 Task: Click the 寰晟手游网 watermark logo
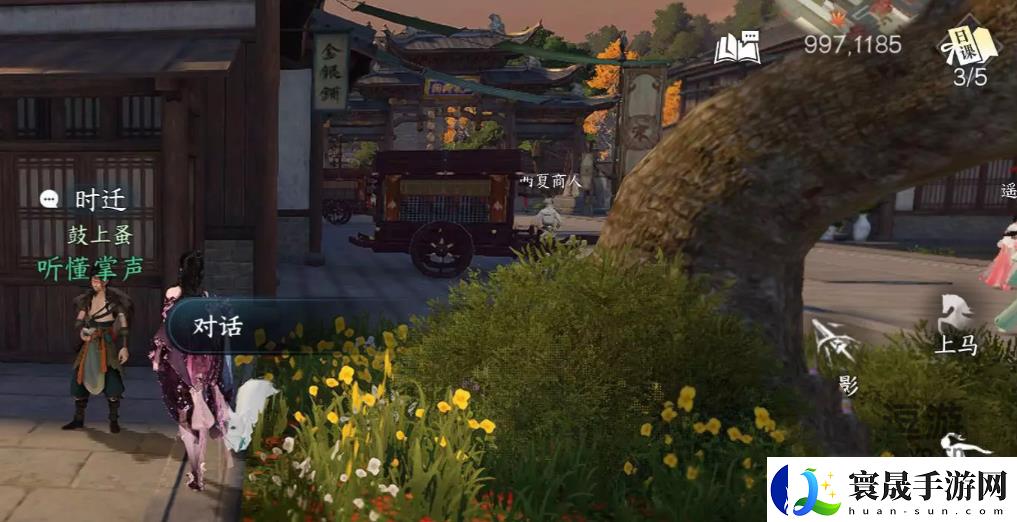click(x=892, y=490)
